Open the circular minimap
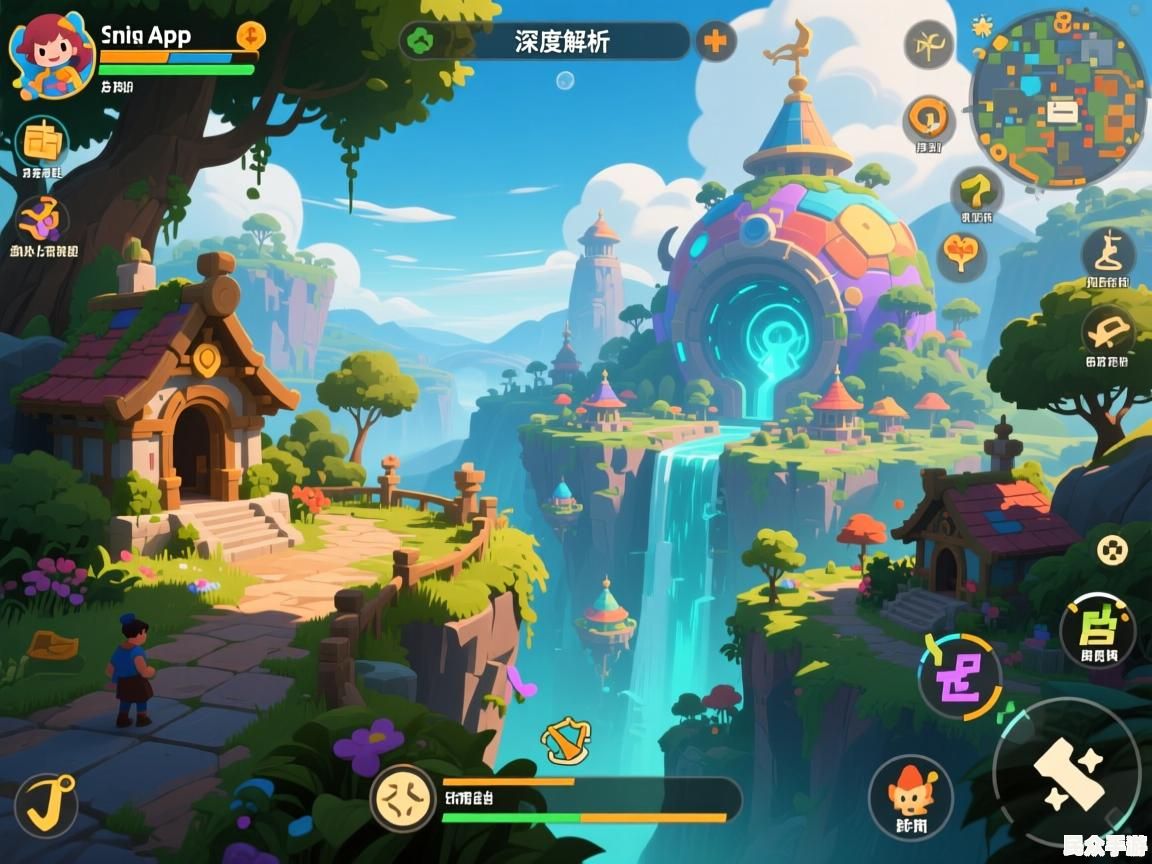Viewport: 1152px width, 864px height. pos(1058,98)
